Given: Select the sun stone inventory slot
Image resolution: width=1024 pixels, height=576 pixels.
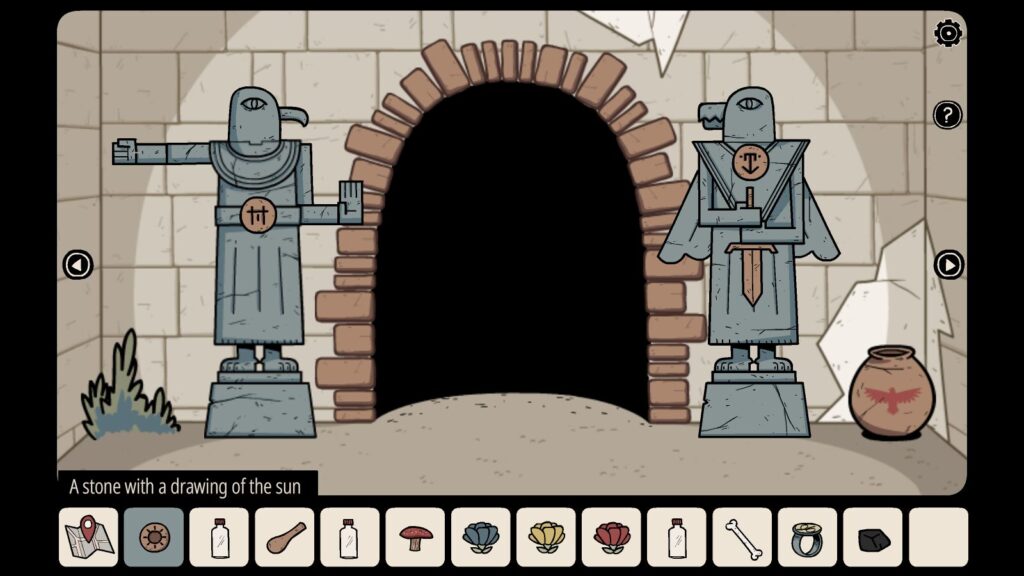Looking at the screenshot, I should pyautogui.click(x=154, y=537).
